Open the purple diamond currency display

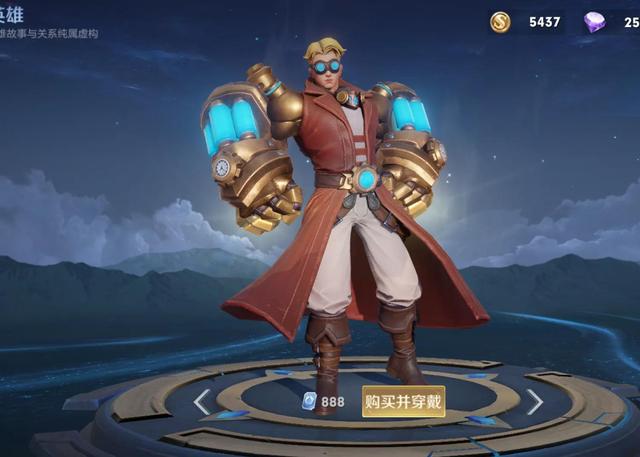click(x=610, y=21)
